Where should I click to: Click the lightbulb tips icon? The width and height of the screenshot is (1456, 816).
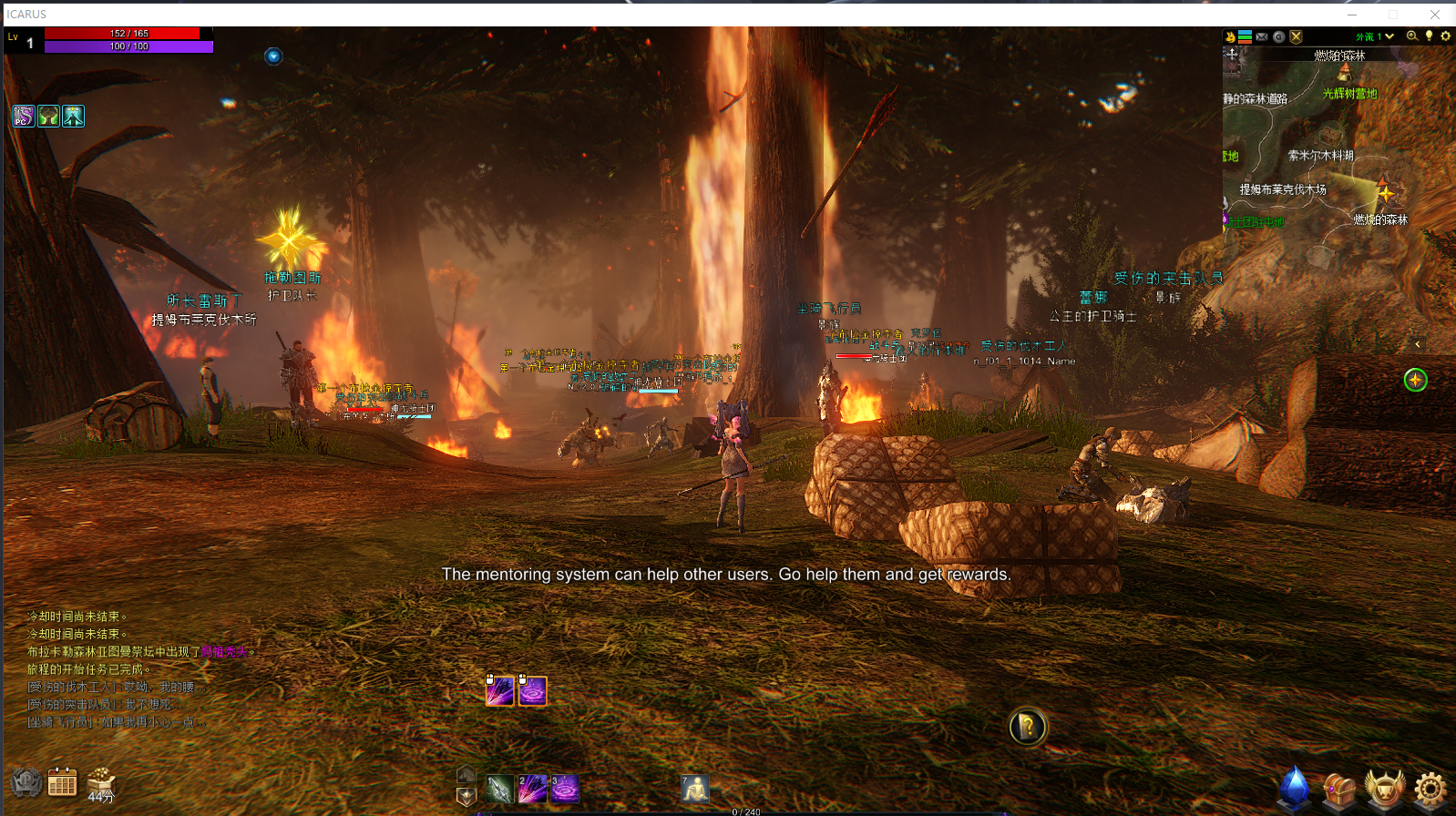click(x=1429, y=36)
